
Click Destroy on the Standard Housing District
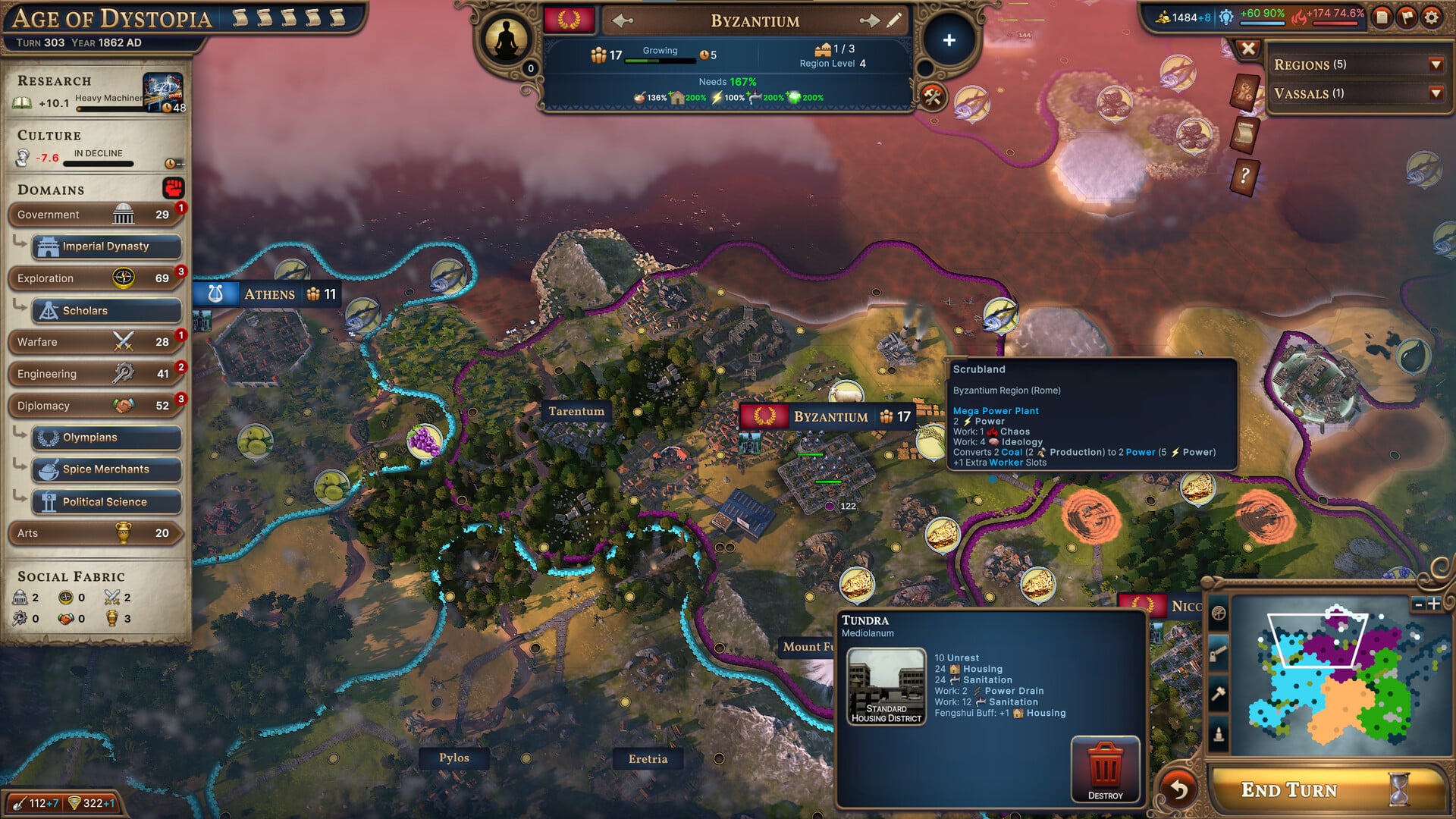(x=1106, y=768)
